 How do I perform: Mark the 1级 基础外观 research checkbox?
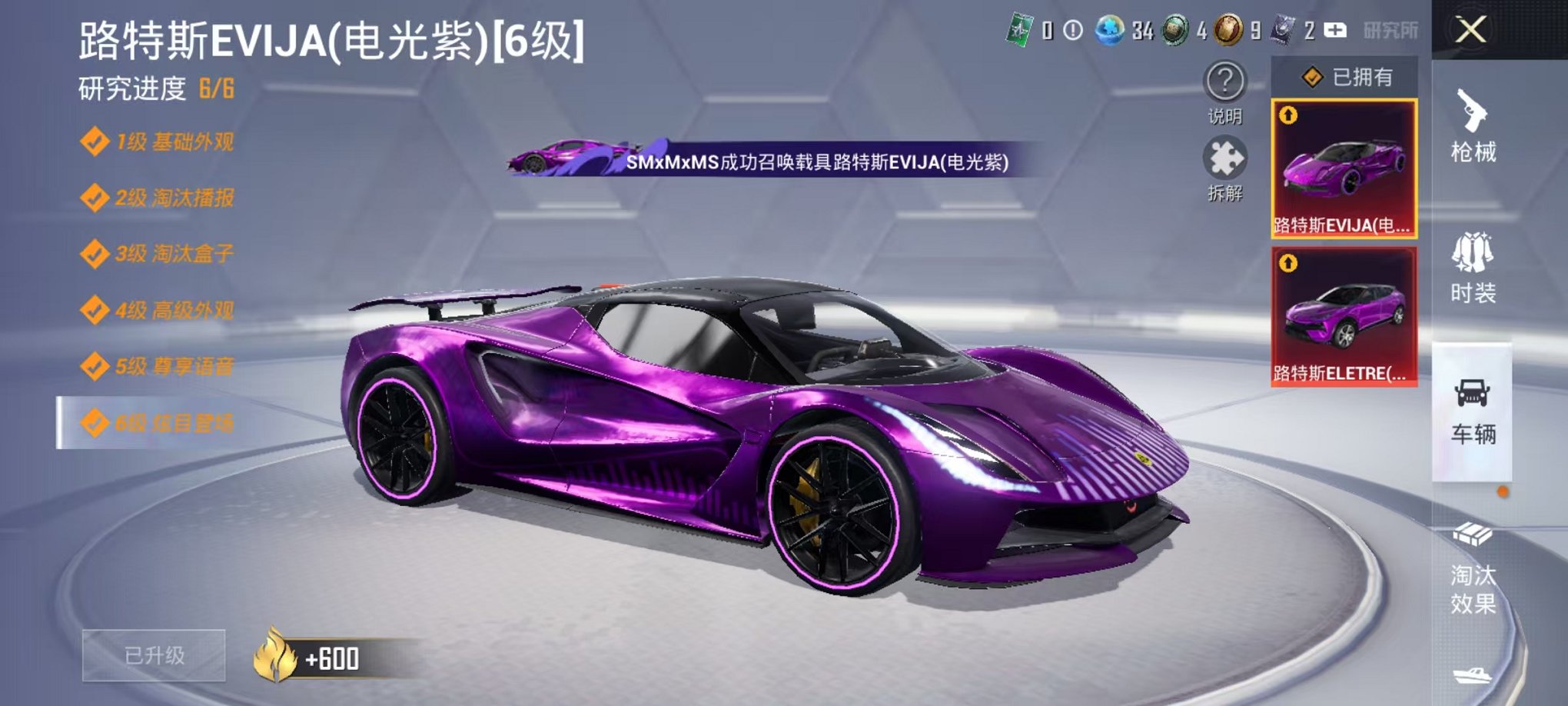pos(95,141)
